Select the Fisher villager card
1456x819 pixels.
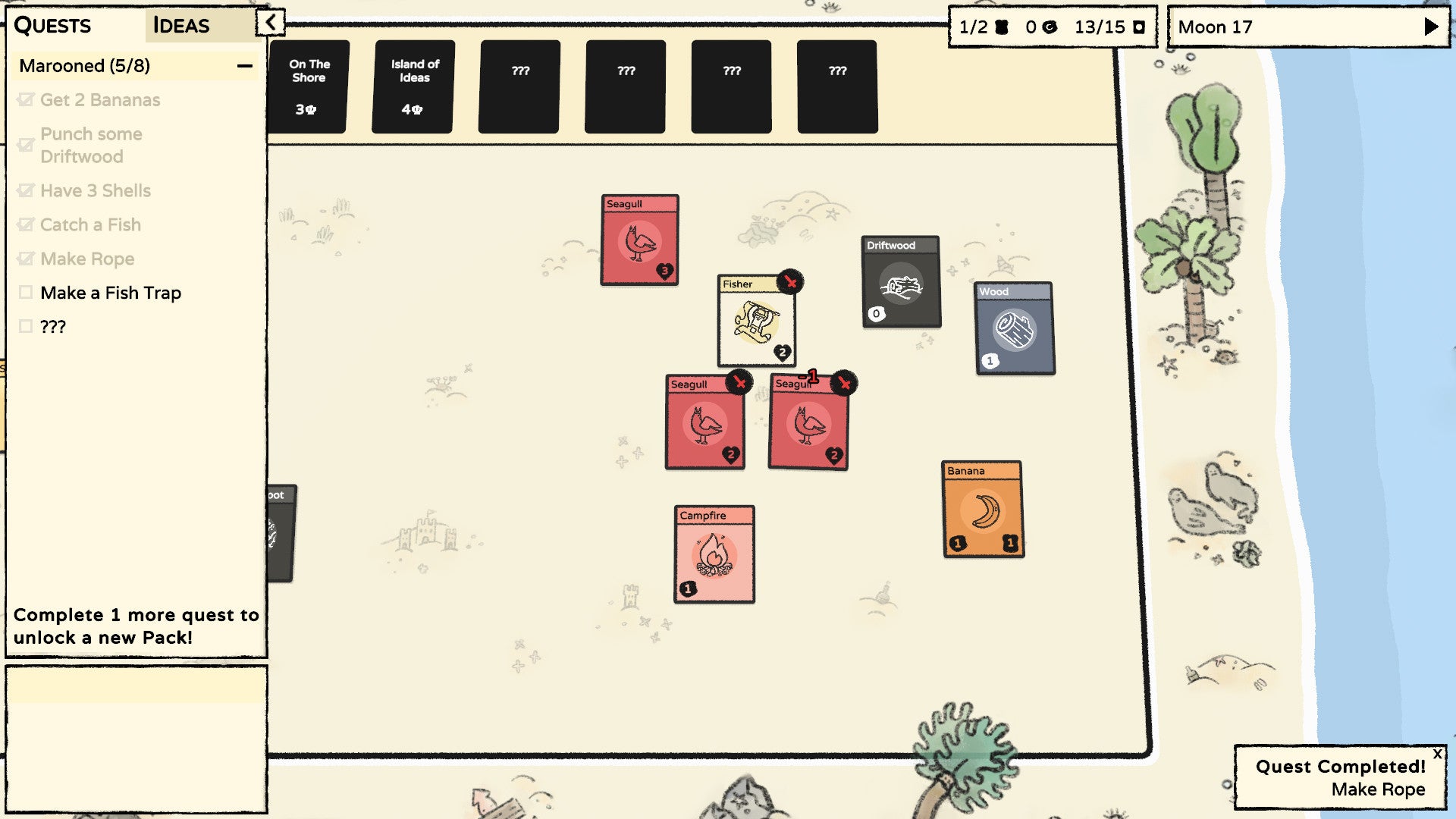756,326
